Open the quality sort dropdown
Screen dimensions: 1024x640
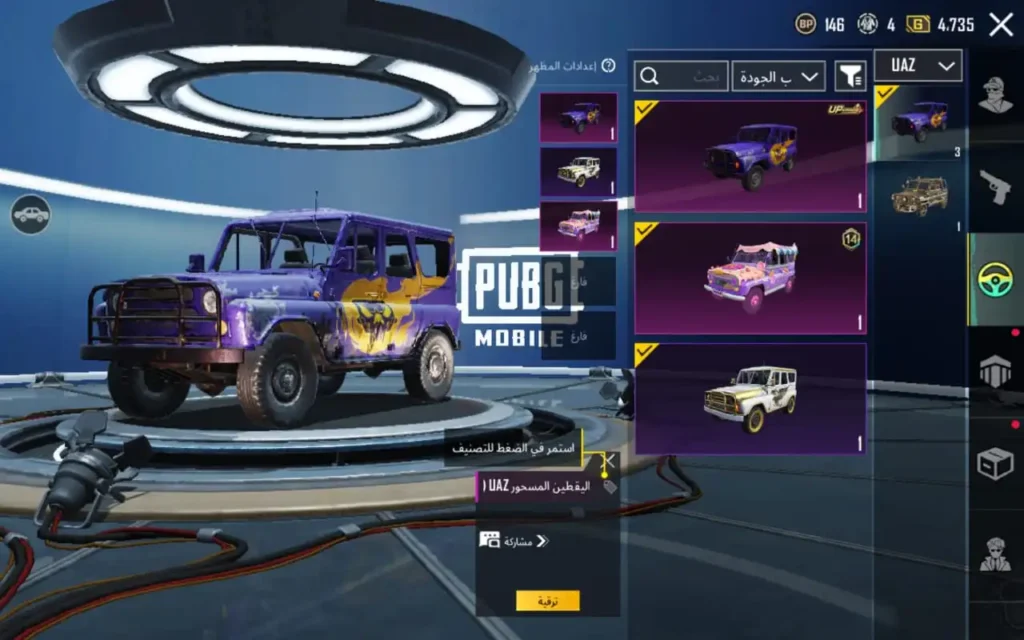[778, 76]
